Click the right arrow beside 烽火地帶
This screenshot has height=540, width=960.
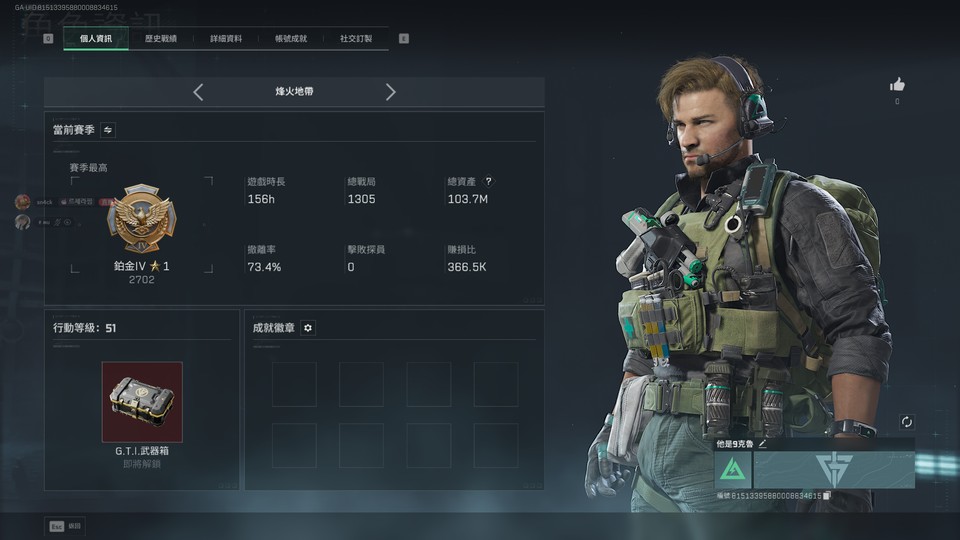point(390,92)
